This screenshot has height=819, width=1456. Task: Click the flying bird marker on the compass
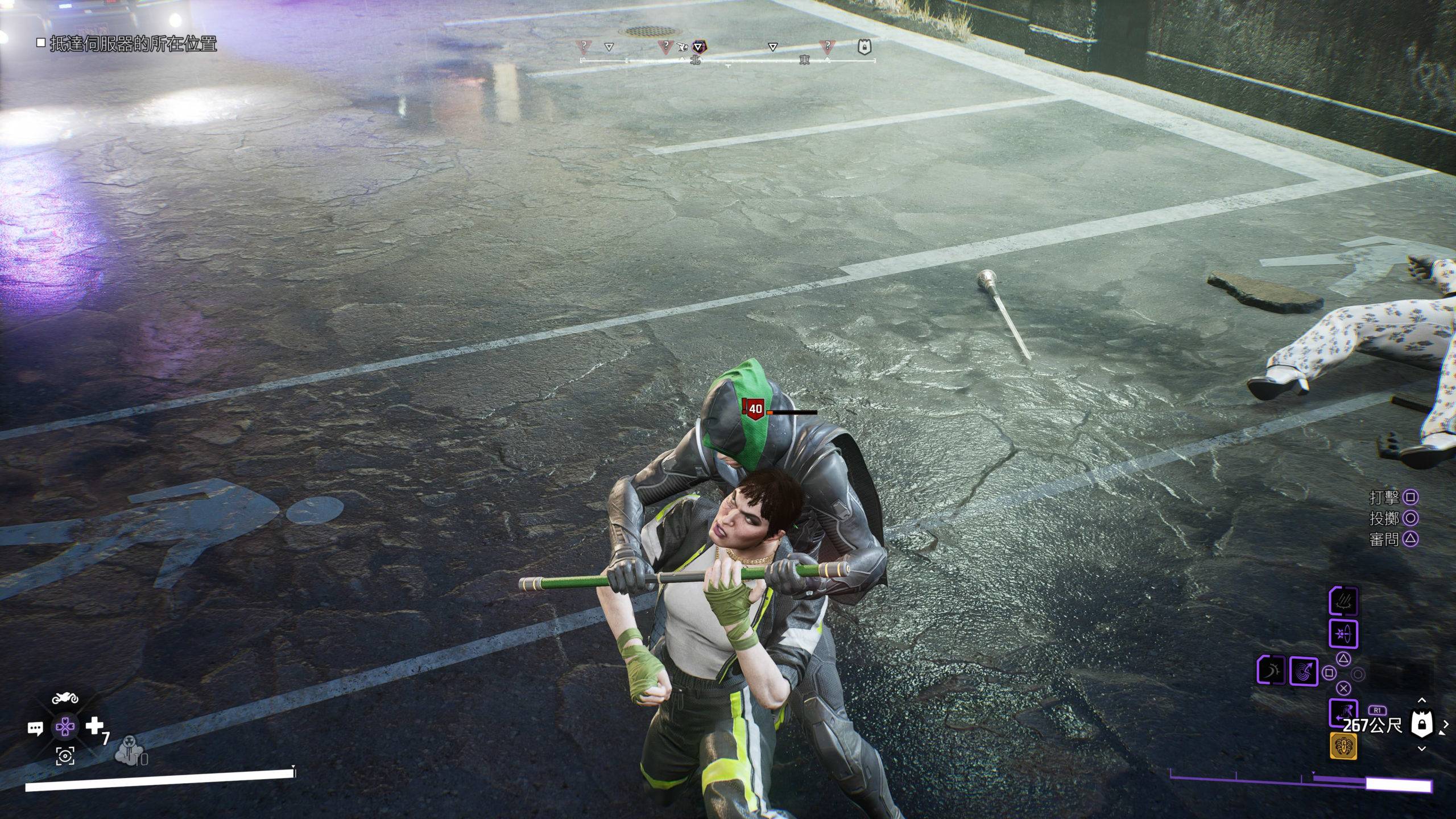[683, 47]
